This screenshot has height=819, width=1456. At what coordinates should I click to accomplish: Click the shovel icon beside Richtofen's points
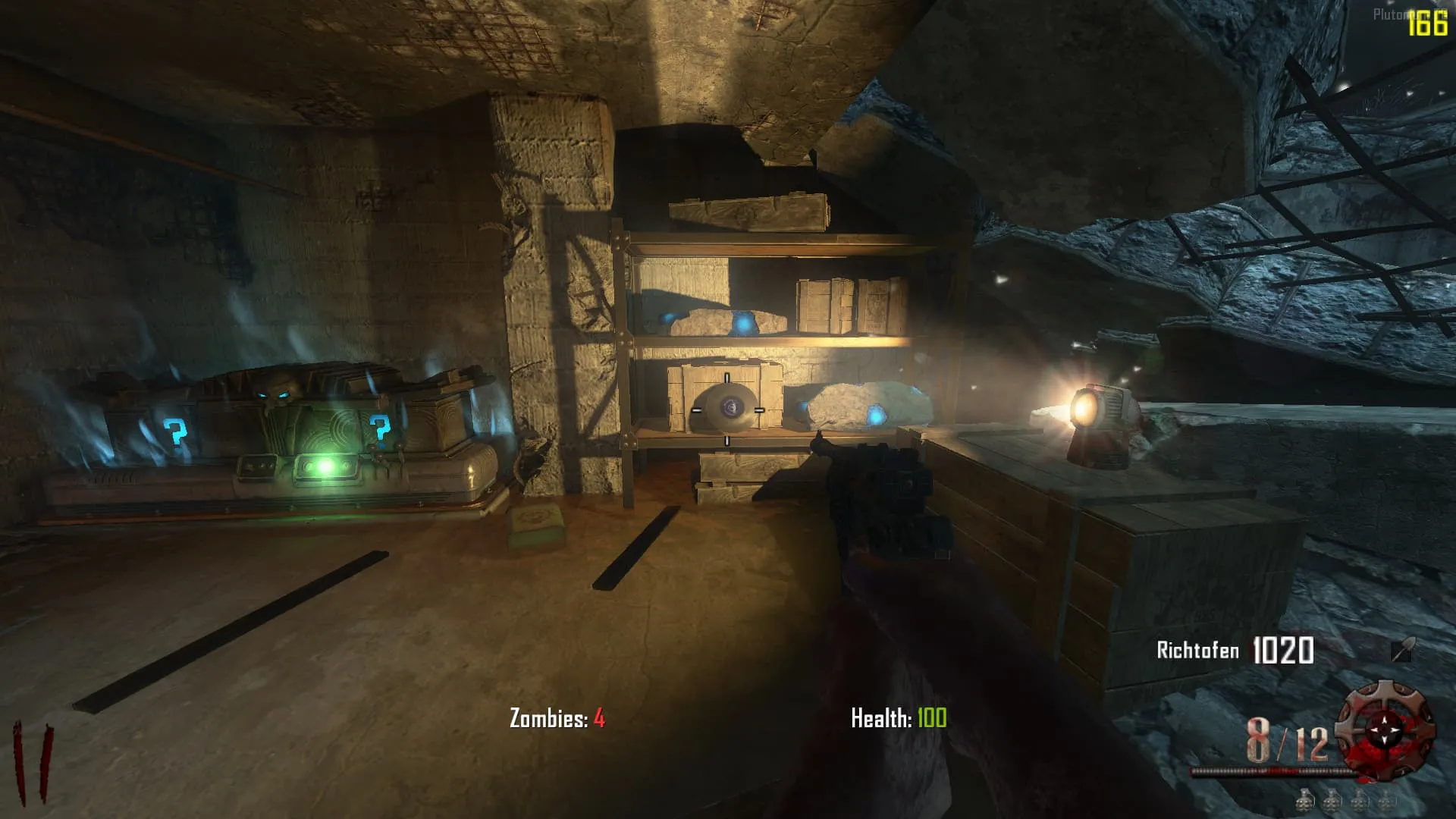(x=1402, y=651)
